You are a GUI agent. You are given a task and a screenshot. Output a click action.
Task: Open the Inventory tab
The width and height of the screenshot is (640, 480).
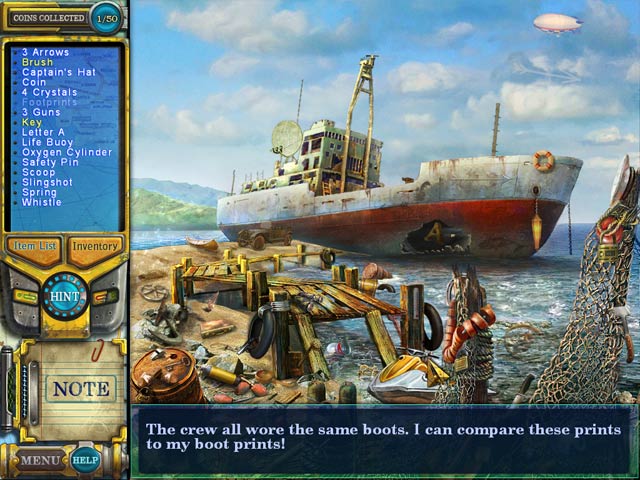(x=95, y=246)
